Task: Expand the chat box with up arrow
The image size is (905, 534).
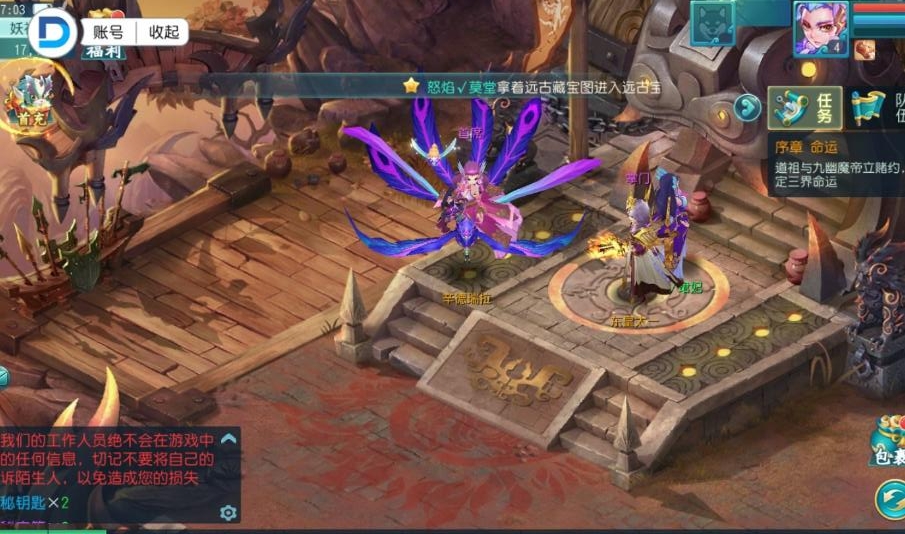Action: pyautogui.click(x=229, y=439)
